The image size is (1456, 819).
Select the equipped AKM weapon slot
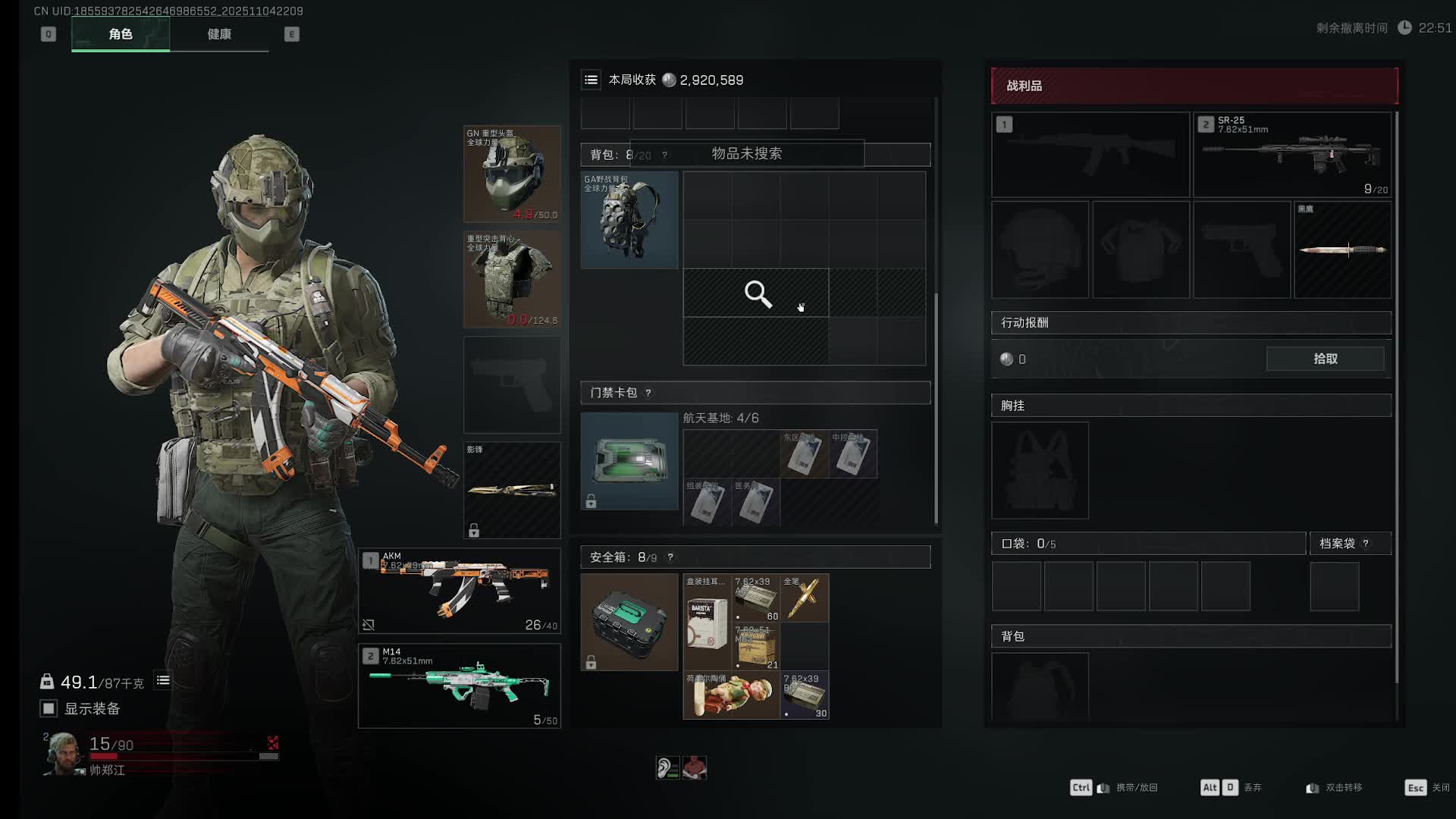pos(460,591)
